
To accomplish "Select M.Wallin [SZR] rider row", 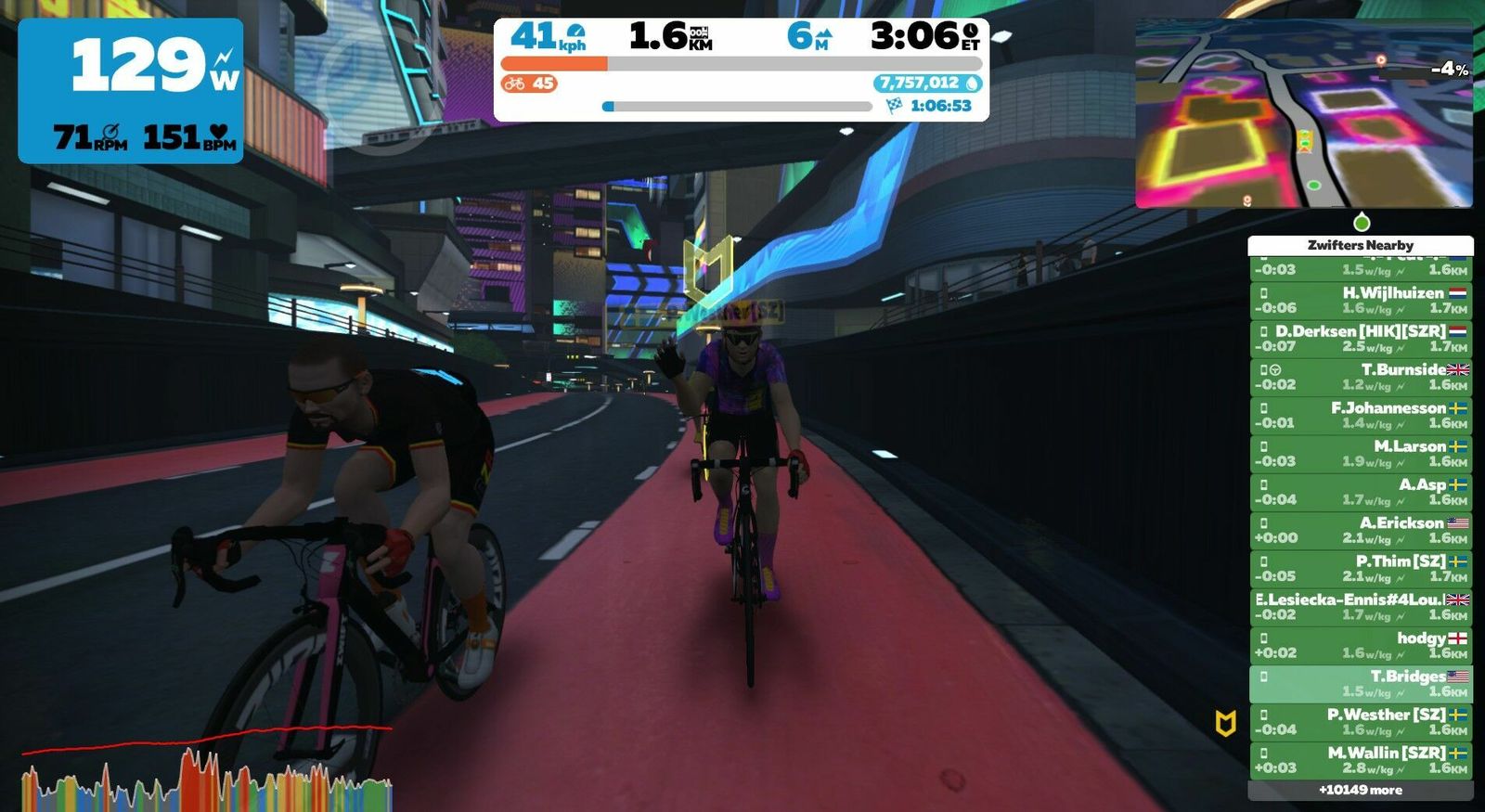I will [1360, 760].
